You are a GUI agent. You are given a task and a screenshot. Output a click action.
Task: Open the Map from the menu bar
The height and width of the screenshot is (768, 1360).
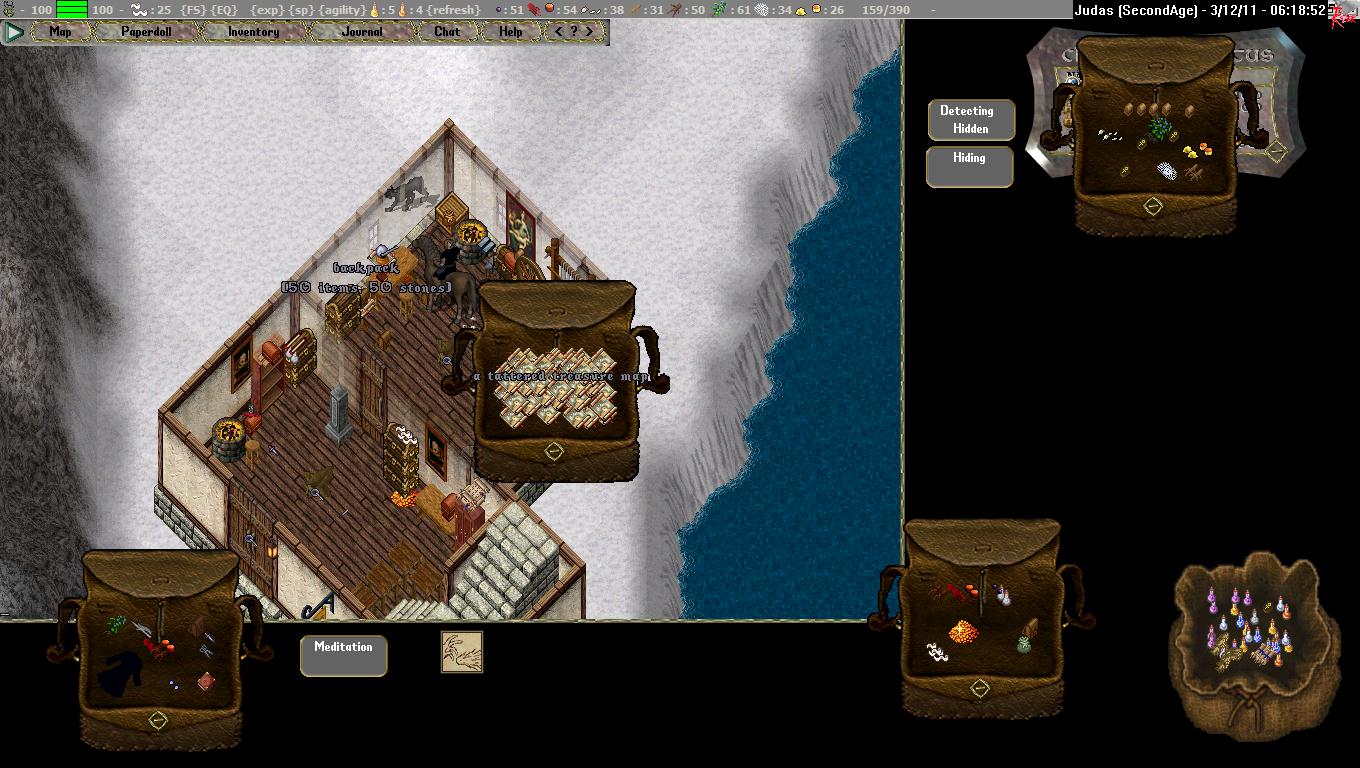pos(60,32)
